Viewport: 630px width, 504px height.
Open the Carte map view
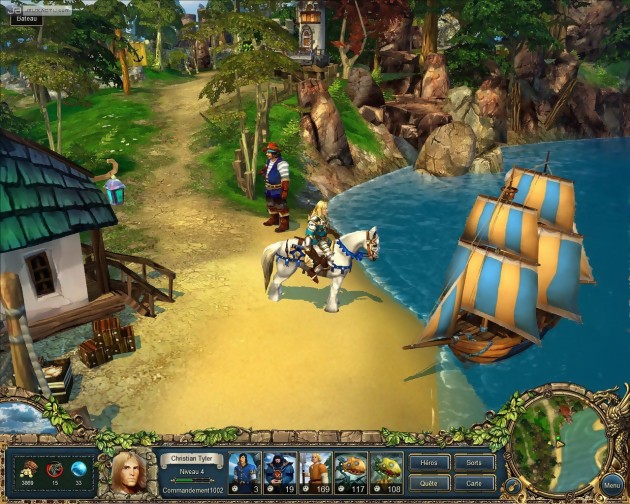[x=474, y=481]
